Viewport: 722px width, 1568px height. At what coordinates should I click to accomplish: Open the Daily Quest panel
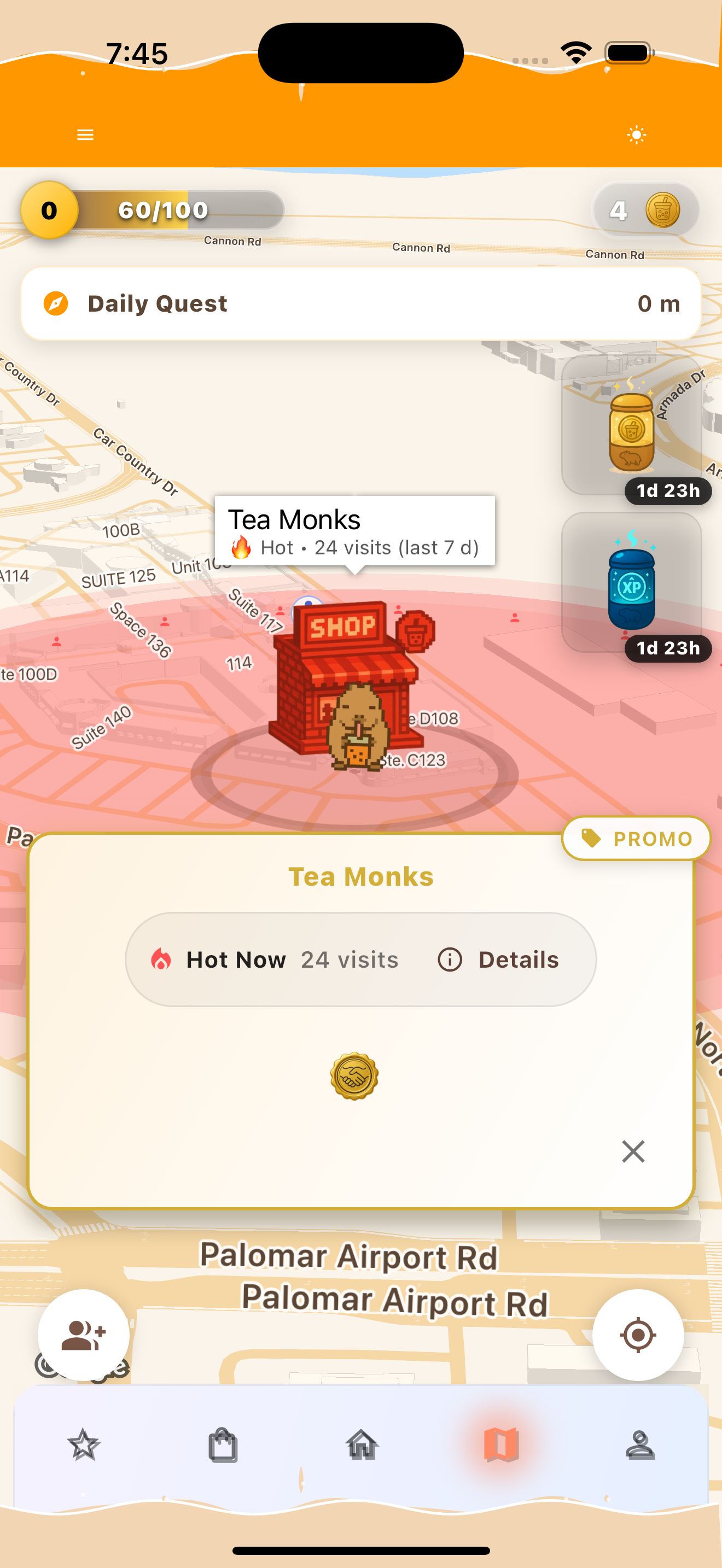pyautogui.click(x=361, y=303)
